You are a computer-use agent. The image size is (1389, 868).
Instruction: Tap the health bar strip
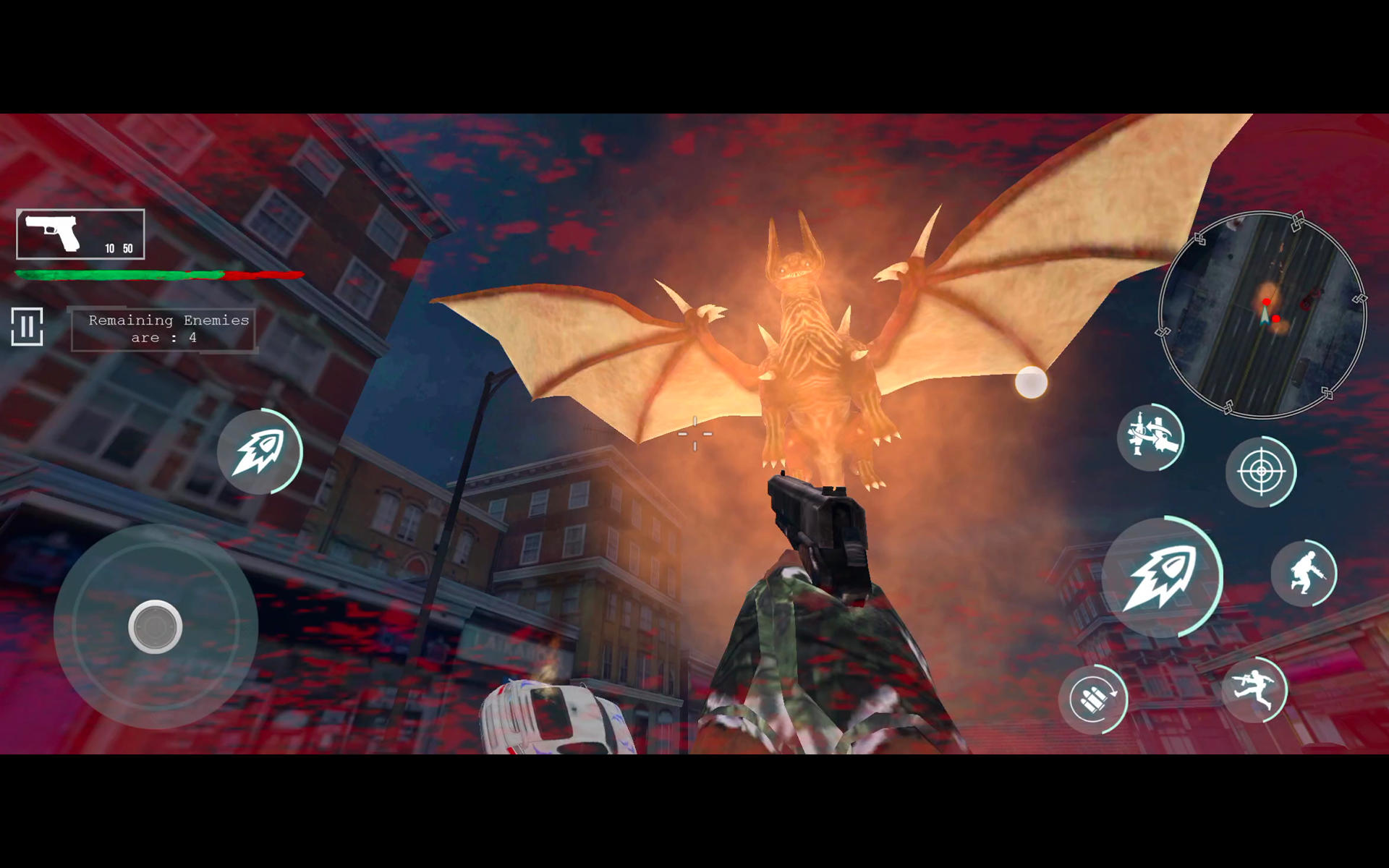[x=156, y=275]
